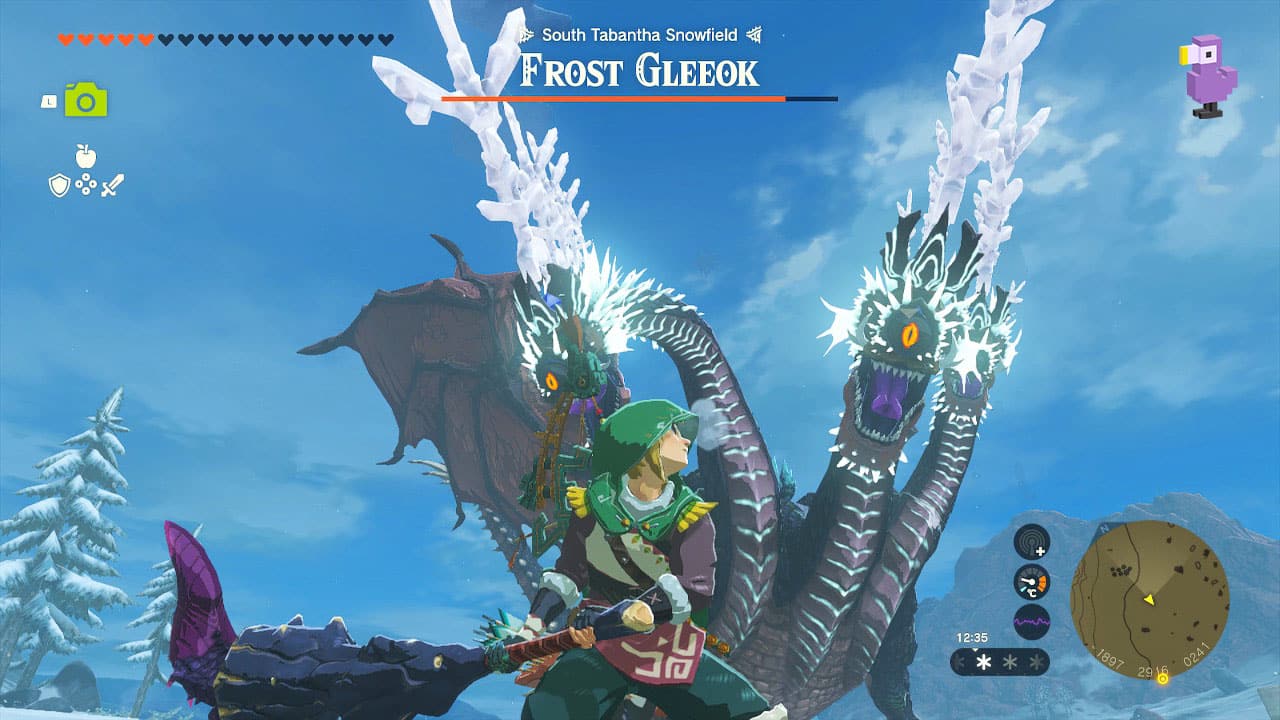Click the temperature gauge icon
1280x720 pixels.
(1032, 583)
